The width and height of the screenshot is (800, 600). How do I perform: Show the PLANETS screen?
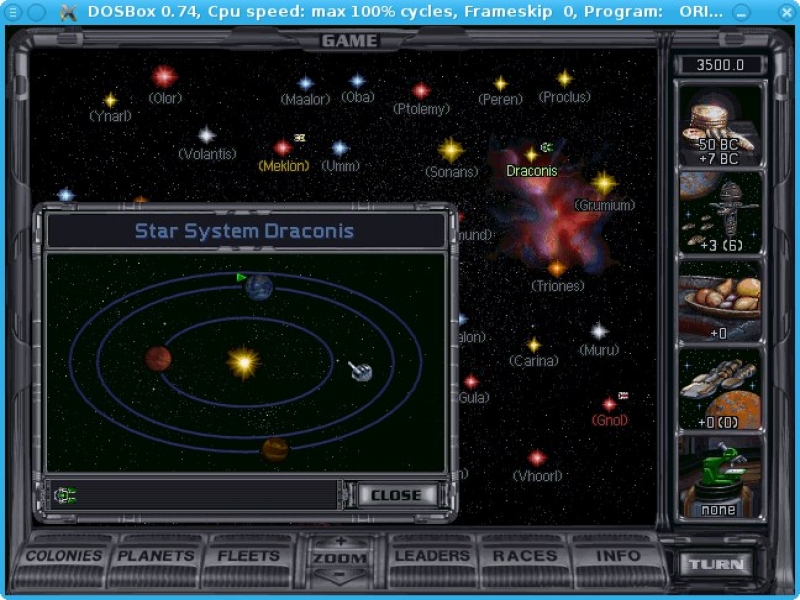[156, 556]
